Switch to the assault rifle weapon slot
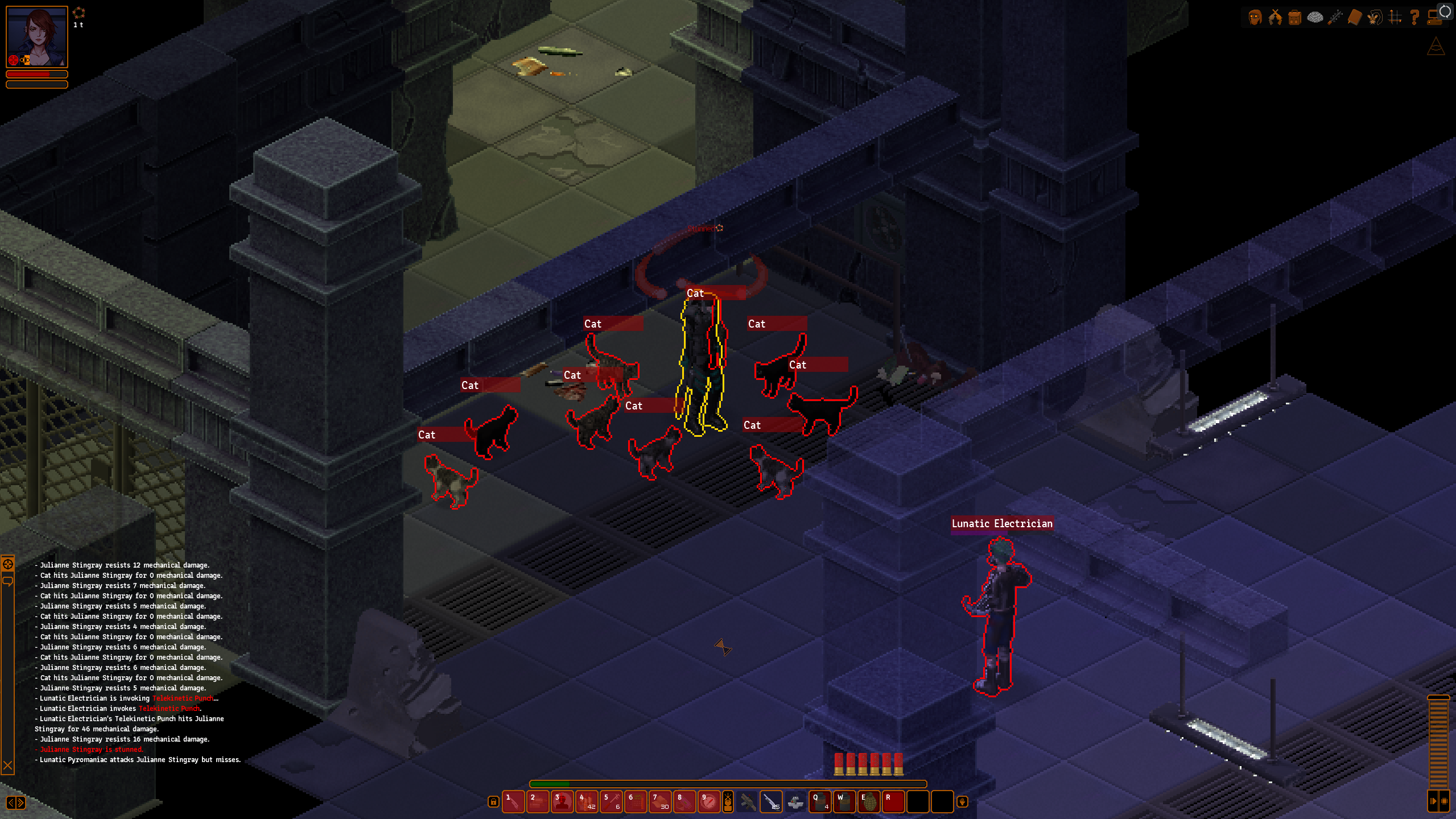The image size is (1456, 819). coord(748,802)
